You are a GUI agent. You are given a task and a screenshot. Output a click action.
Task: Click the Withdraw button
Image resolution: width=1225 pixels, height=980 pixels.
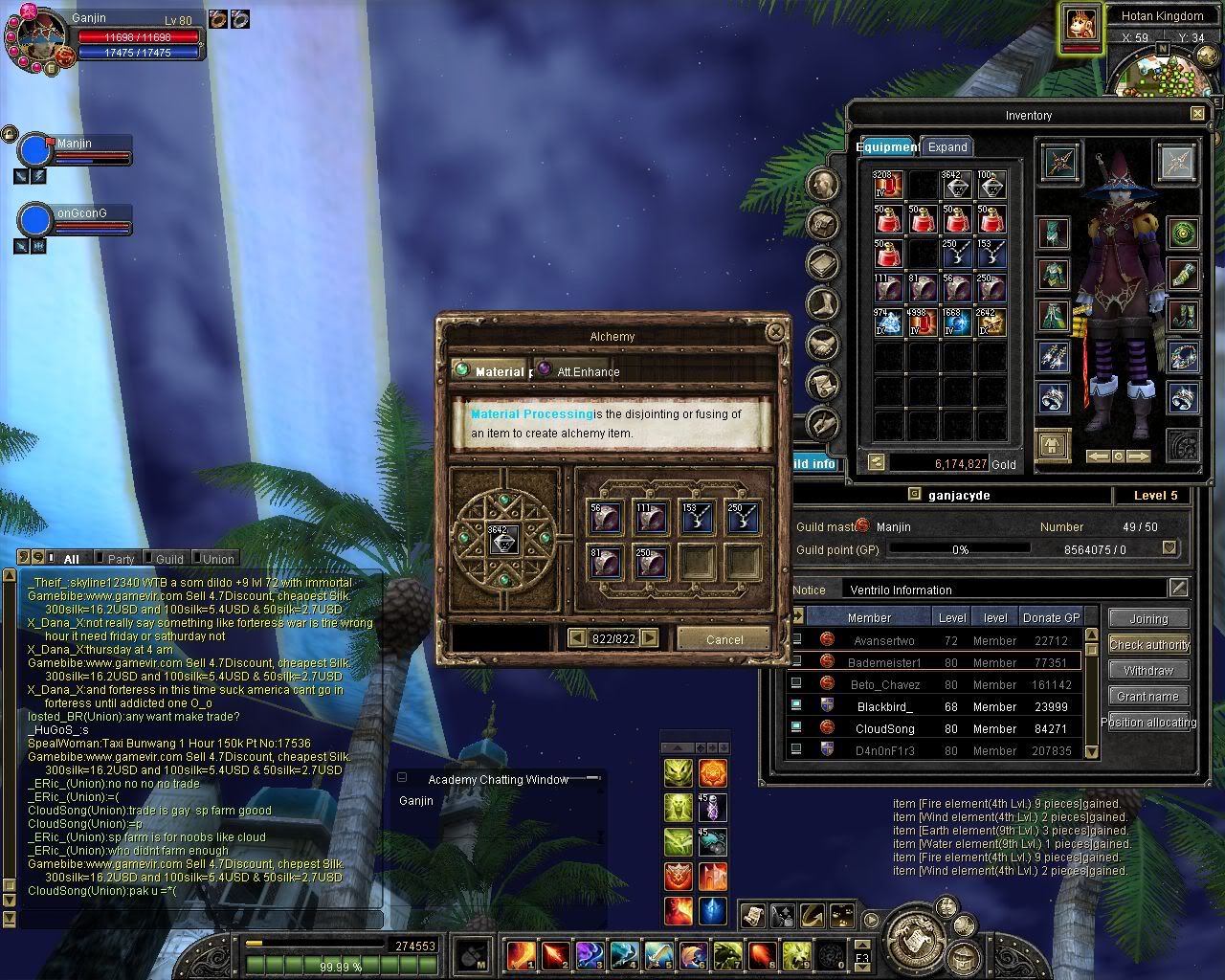coord(1148,670)
